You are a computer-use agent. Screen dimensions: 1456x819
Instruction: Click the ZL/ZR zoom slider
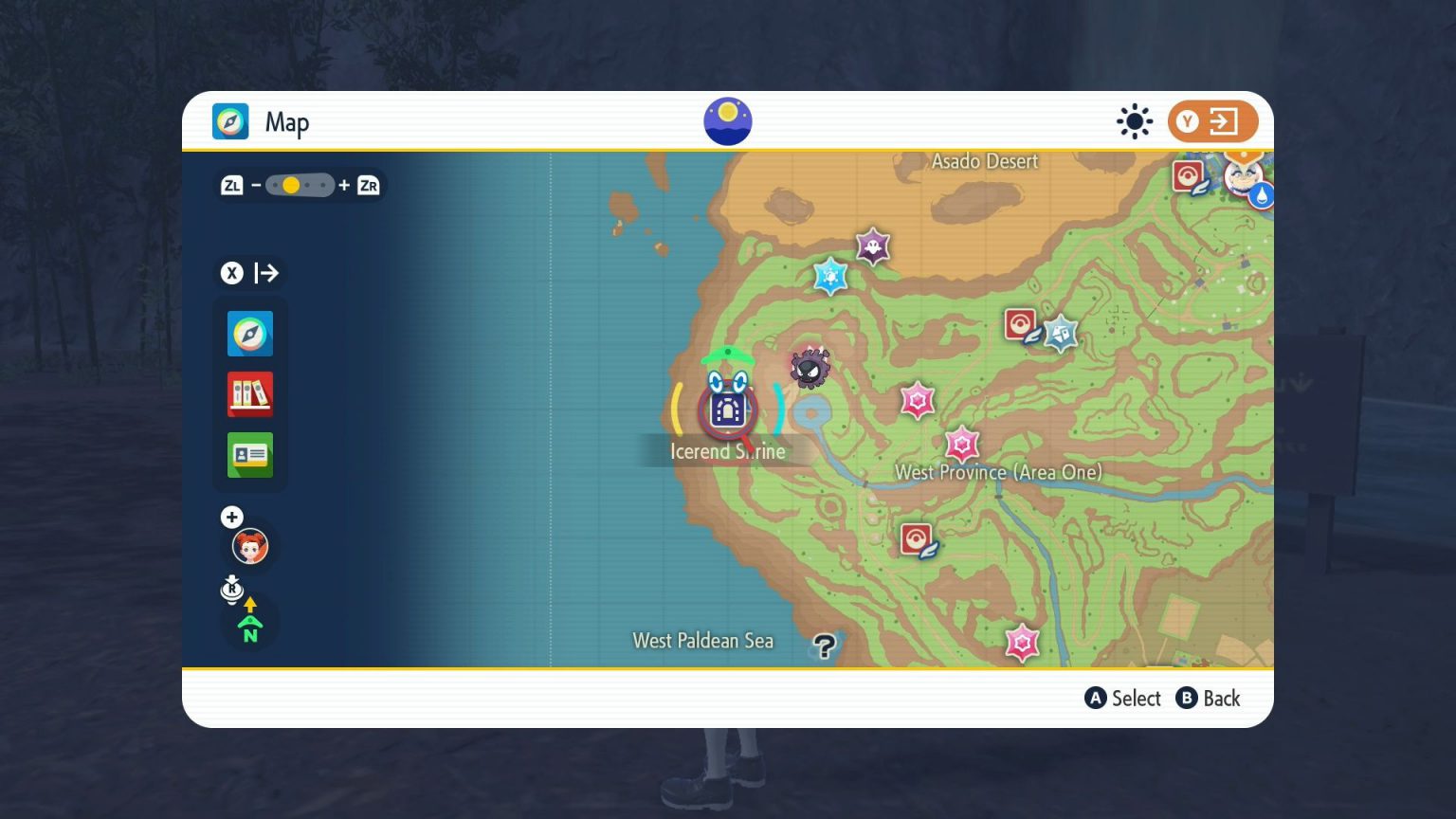300,185
